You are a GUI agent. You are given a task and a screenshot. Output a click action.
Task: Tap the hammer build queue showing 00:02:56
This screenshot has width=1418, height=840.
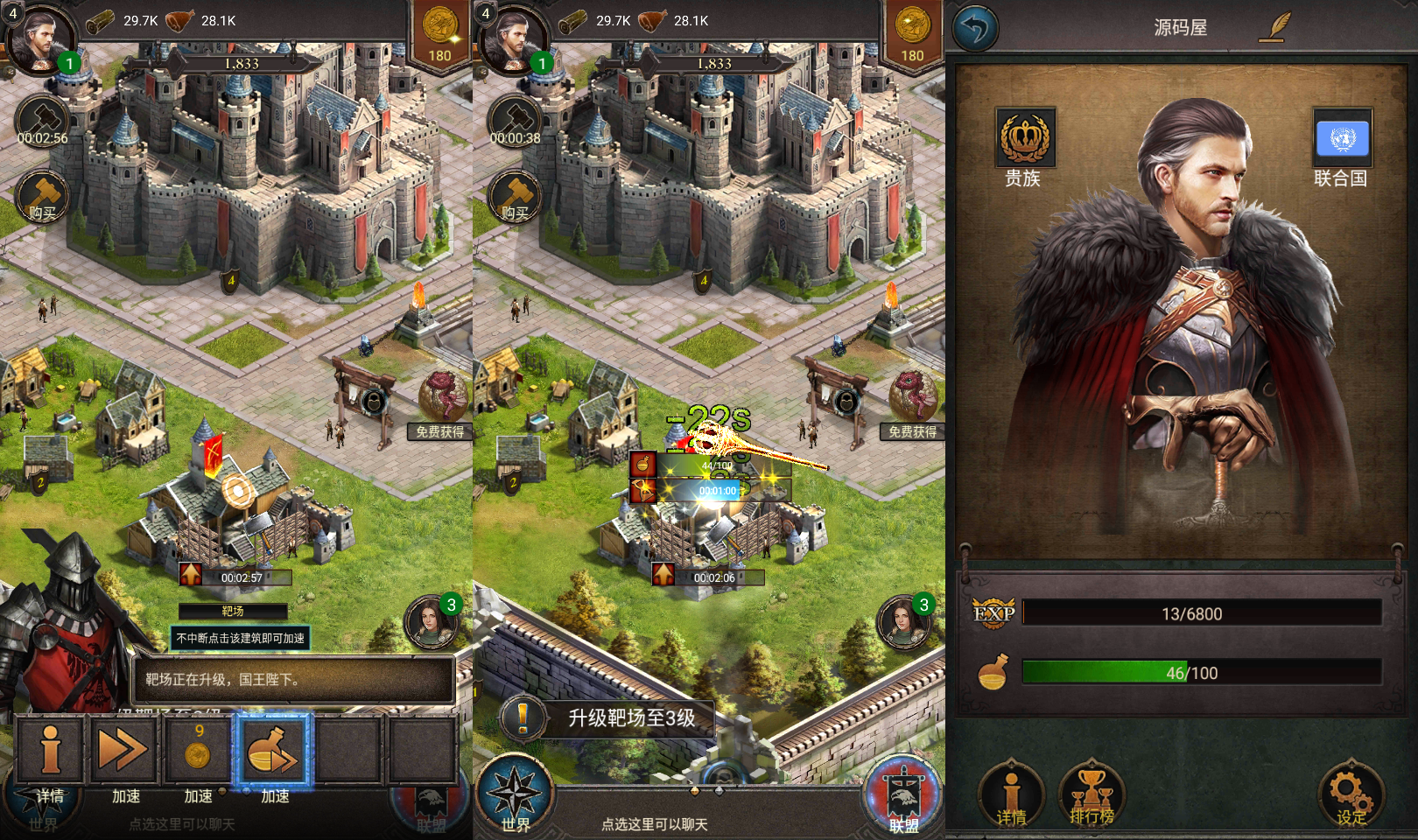(x=42, y=122)
